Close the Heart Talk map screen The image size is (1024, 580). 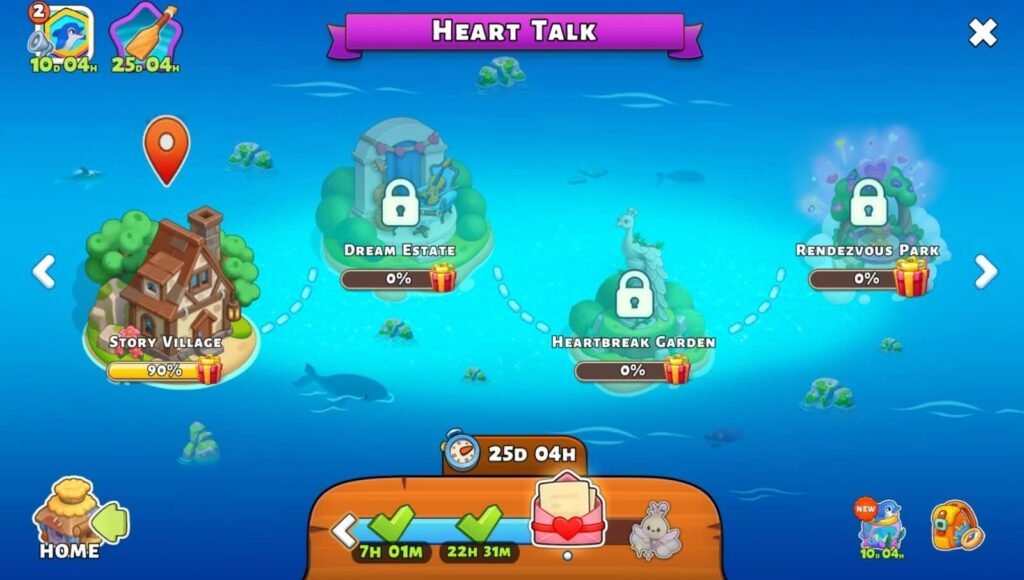[982, 33]
